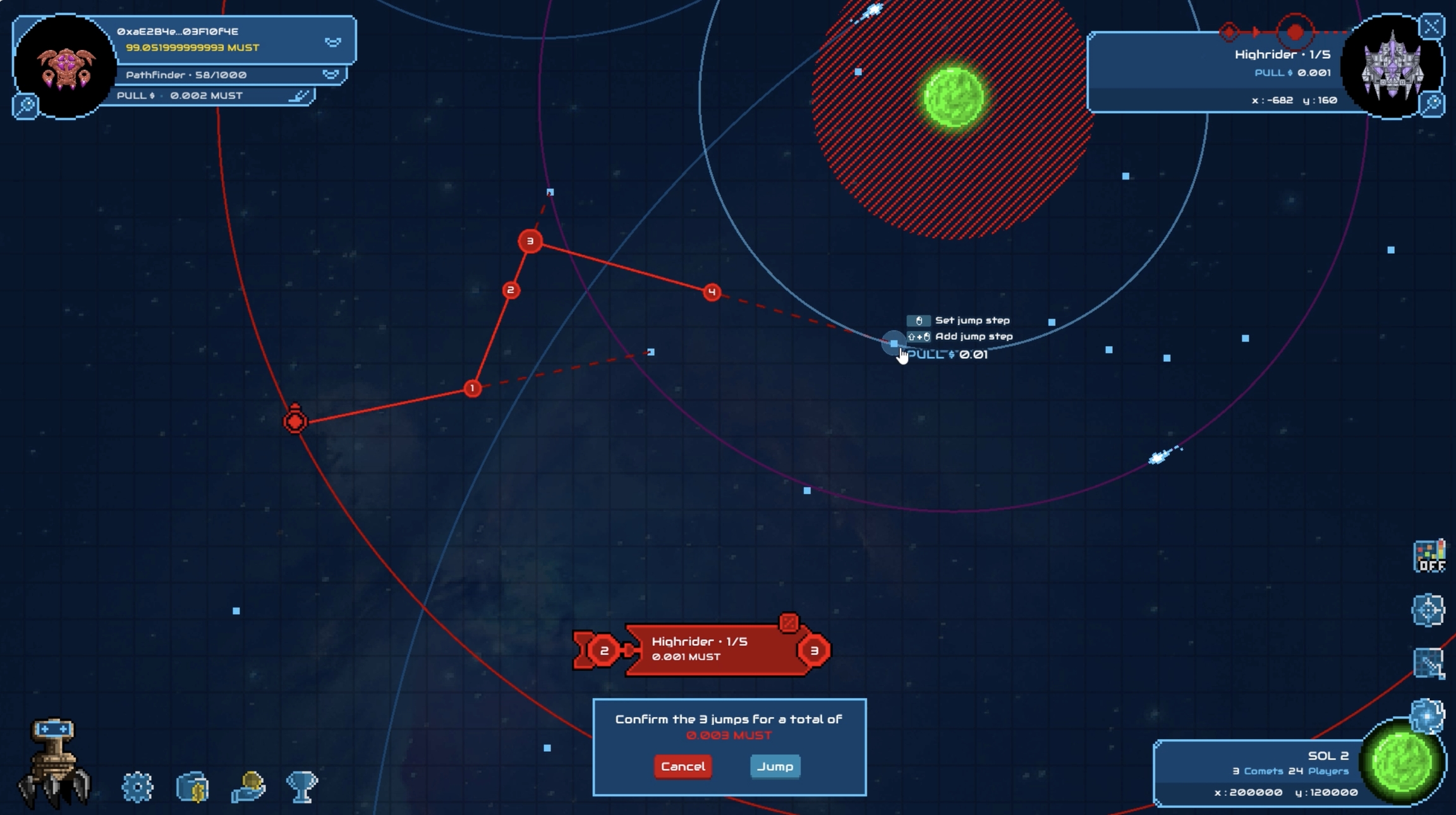Expand the wallet address dropdown arrow
Screen dimensions: 1456x815
(x=333, y=42)
